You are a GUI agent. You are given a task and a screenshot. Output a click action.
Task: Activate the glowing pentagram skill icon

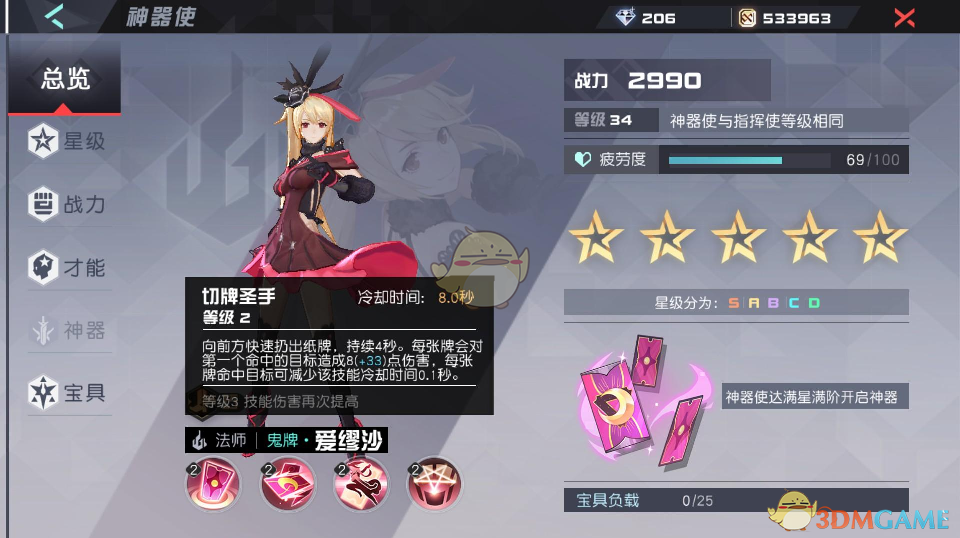[434, 485]
